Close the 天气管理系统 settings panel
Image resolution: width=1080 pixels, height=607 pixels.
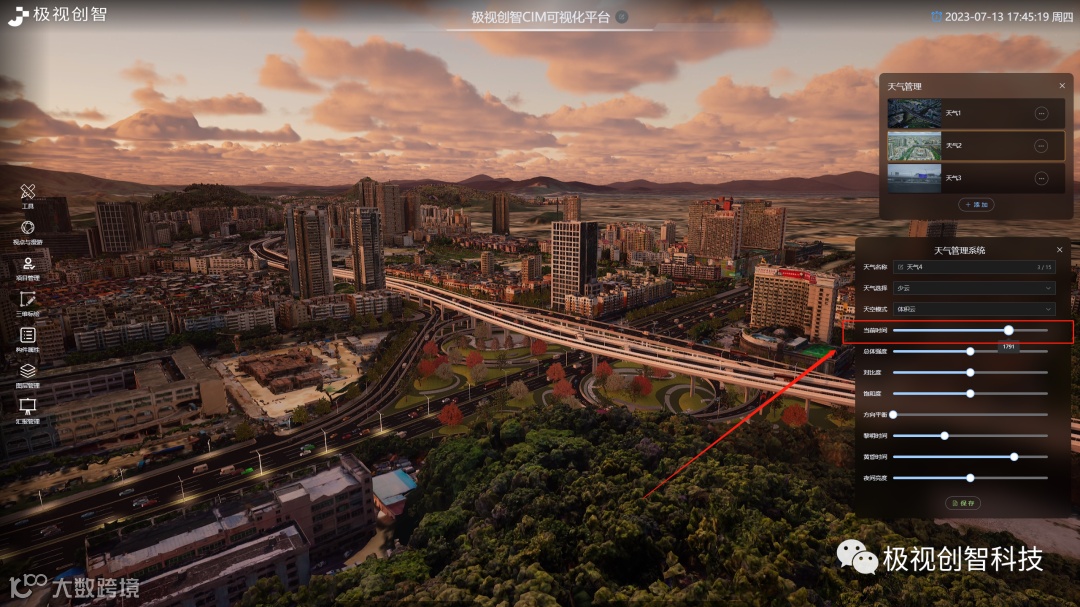pos(1059,250)
